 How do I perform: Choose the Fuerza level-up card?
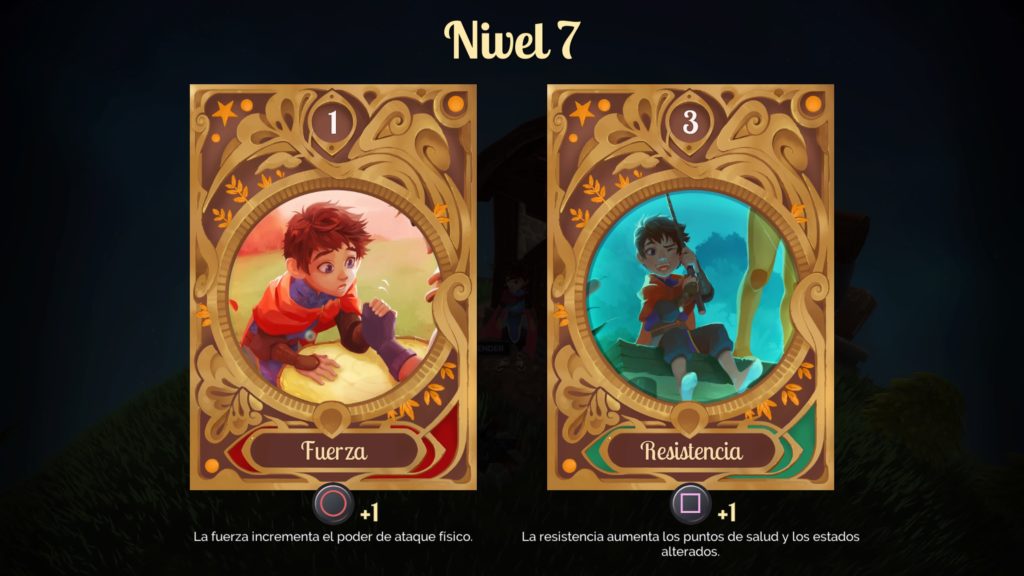(333, 288)
